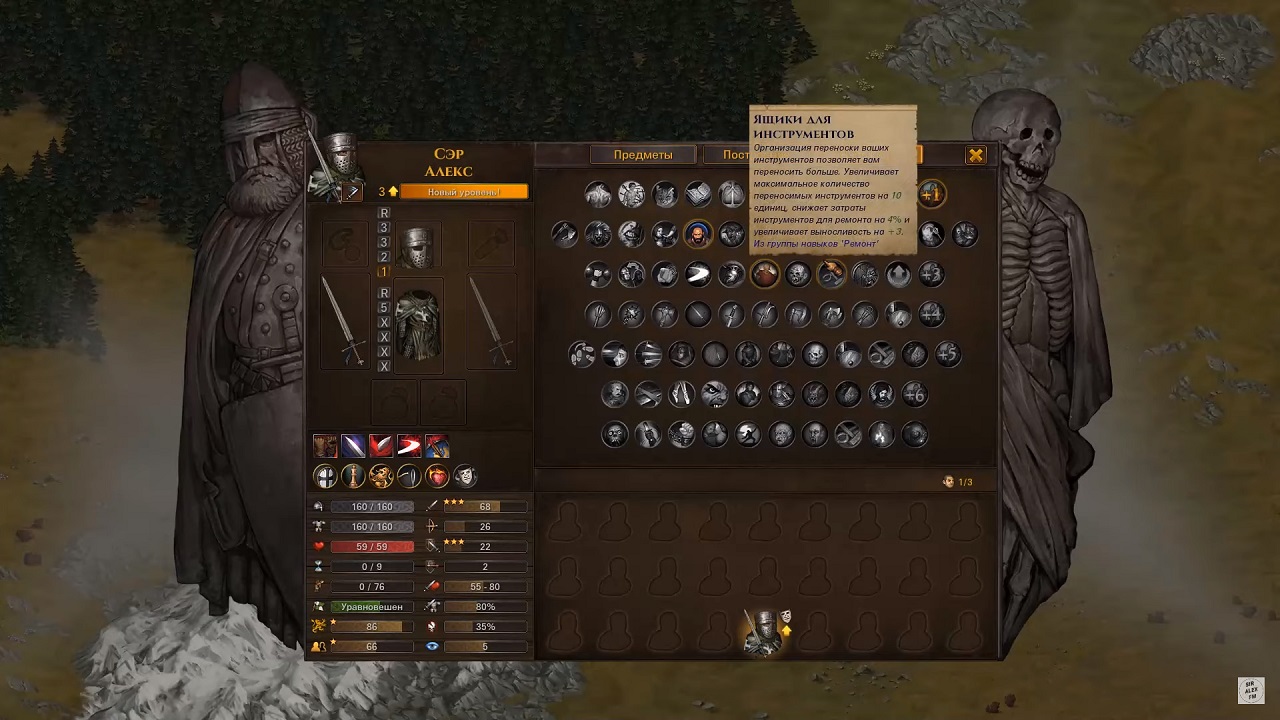1280x720 pixels.
Task: Select the open book perk icon
Action: [698, 193]
